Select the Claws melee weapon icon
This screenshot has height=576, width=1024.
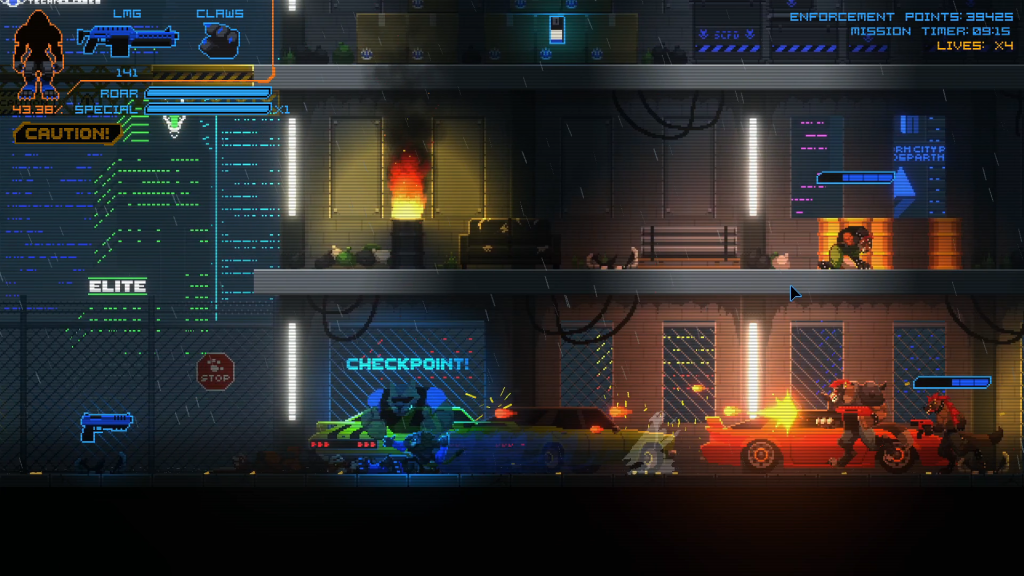pyautogui.click(x=219, y=41)
